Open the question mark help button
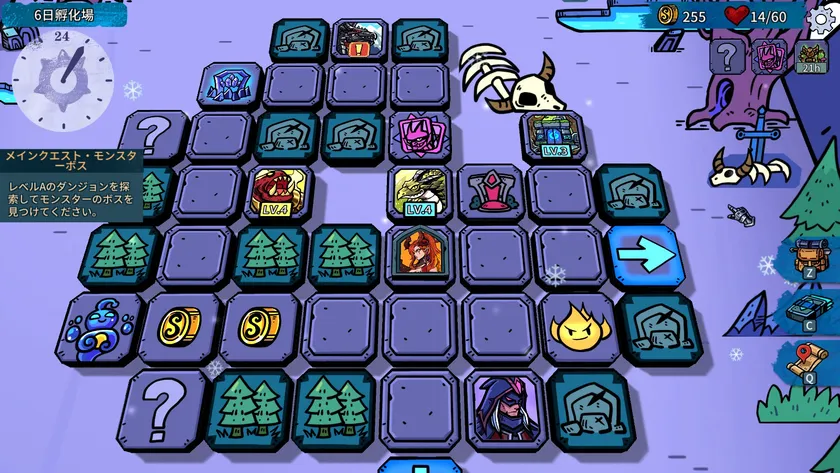This screenshot has width=840, height=473. [x=727, y=55]
